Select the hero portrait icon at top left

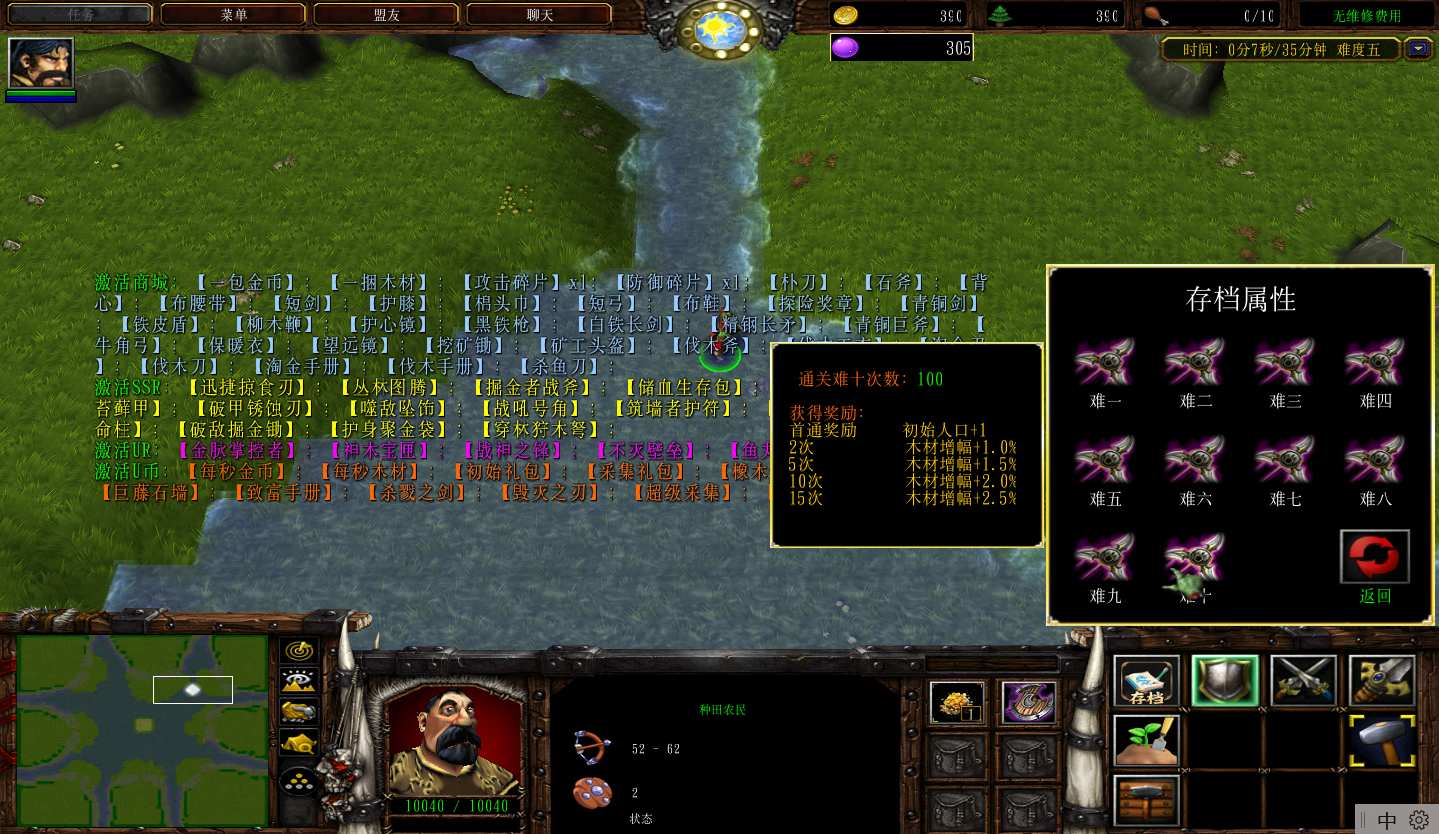pyautogui.click(x=41, y=64)
